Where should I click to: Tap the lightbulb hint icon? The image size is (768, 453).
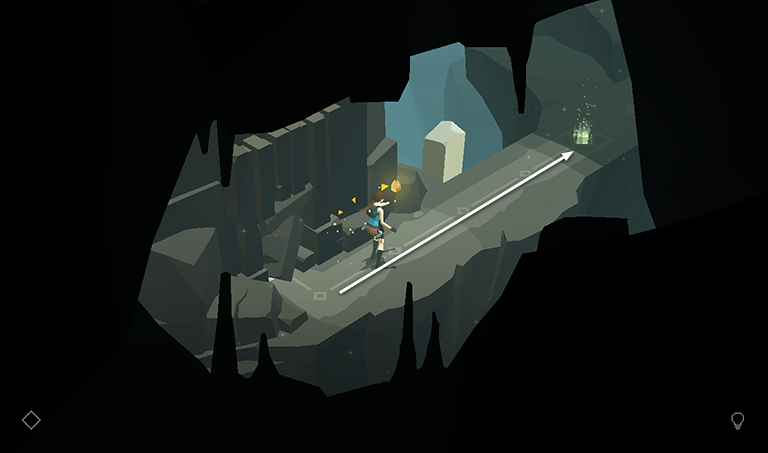pos(738,420)
